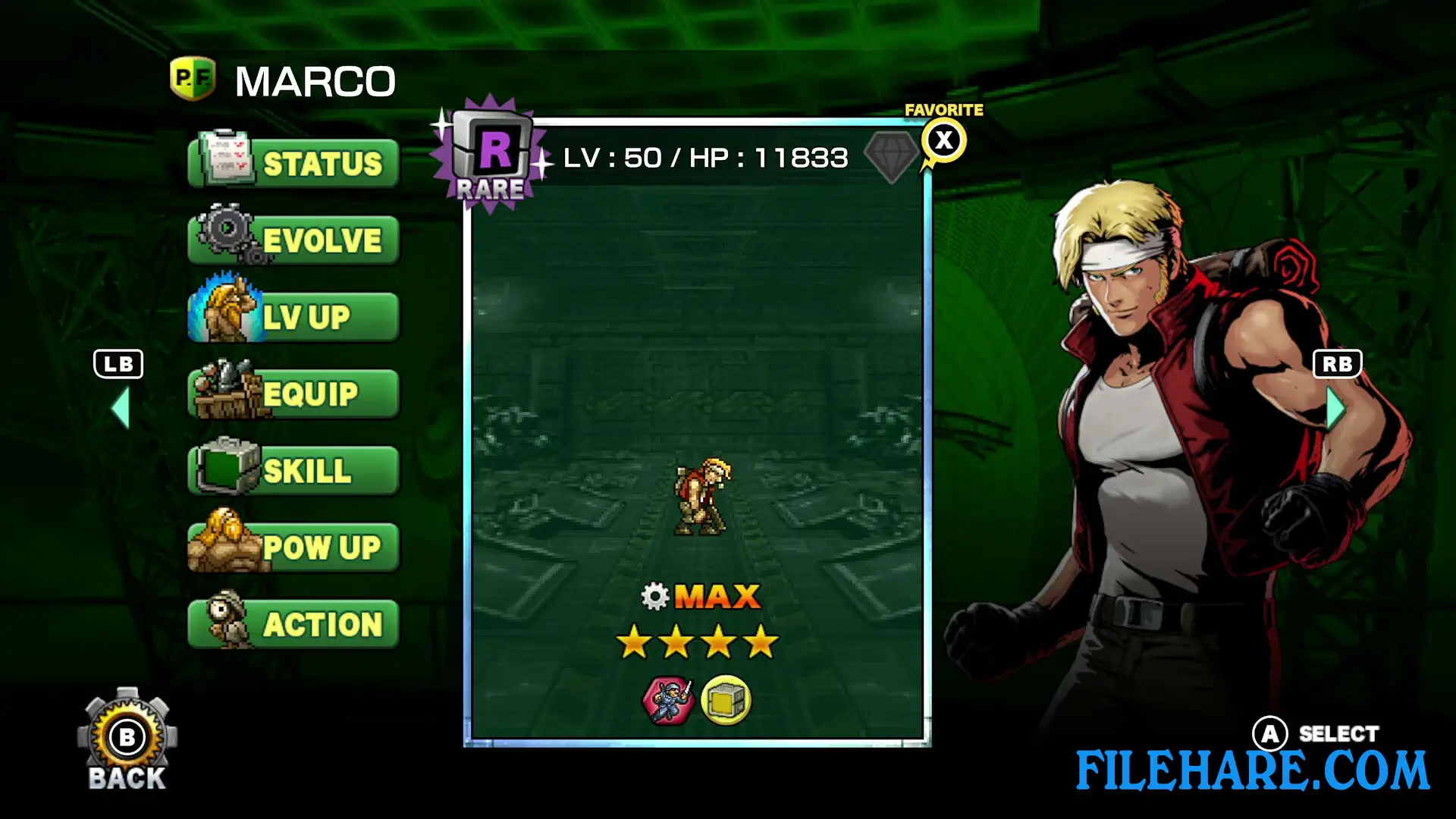Toggle the gray diamond favorite icon
The width and height of the screenshot is (1456, 819).
892,156
